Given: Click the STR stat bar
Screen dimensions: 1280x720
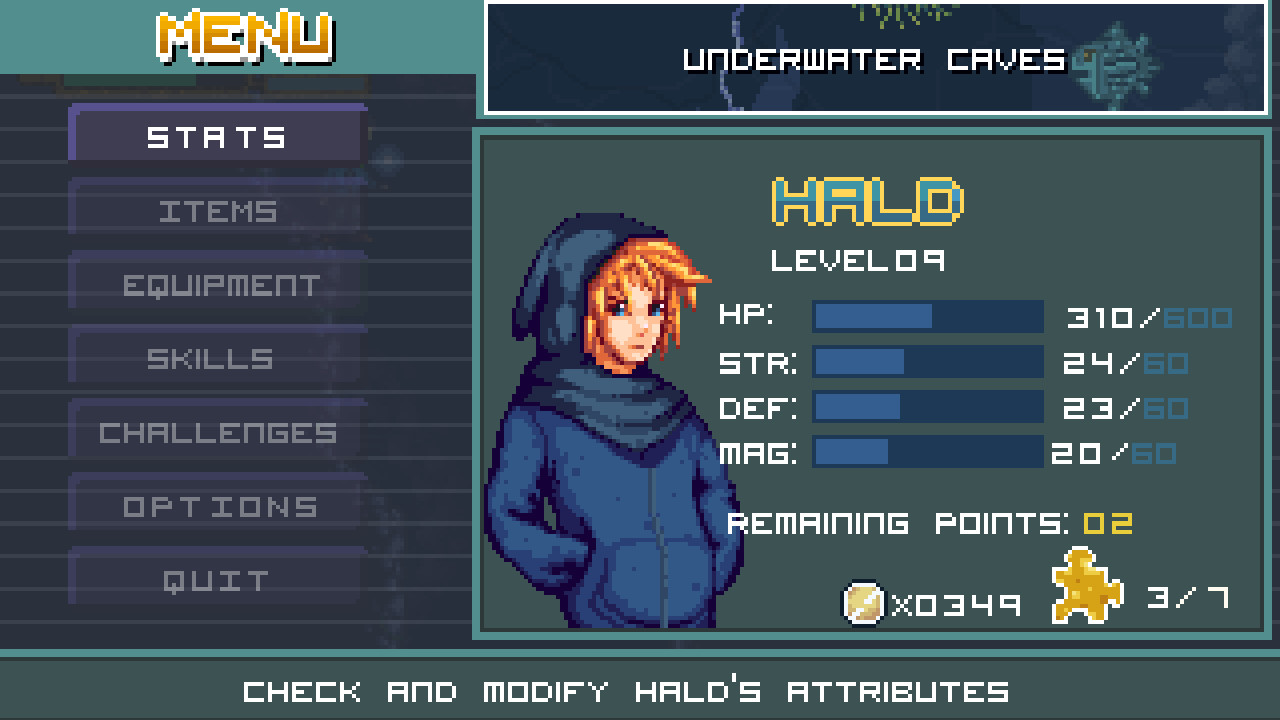Looking at the screenshot, I should coord(928,362).
